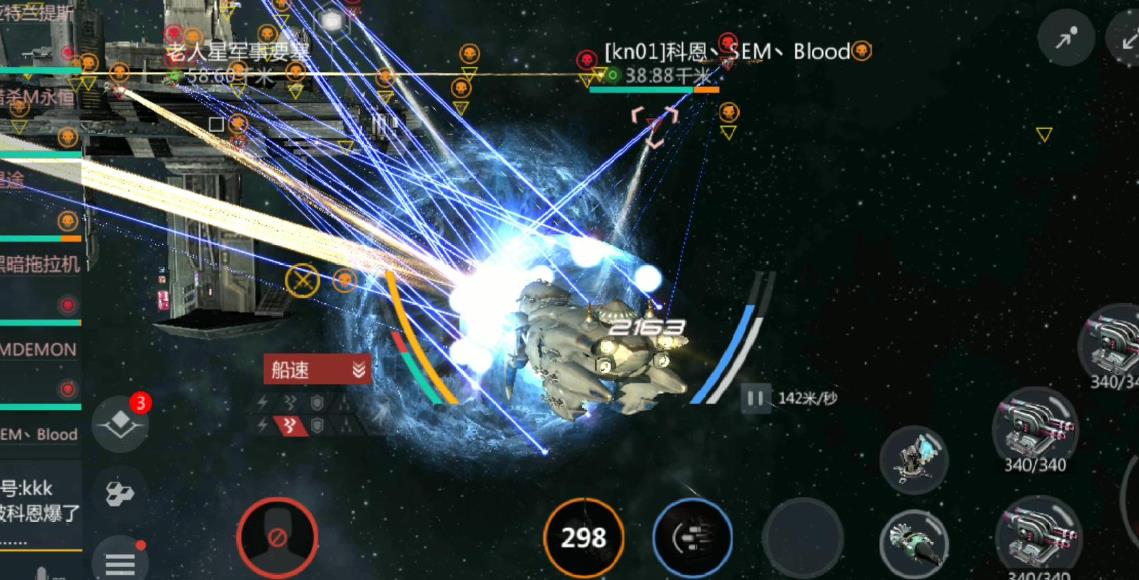Open the layered diamond icon with 3 notifications
The width and height of the screenshot is (1139, 580).
[x=120, y=424]
